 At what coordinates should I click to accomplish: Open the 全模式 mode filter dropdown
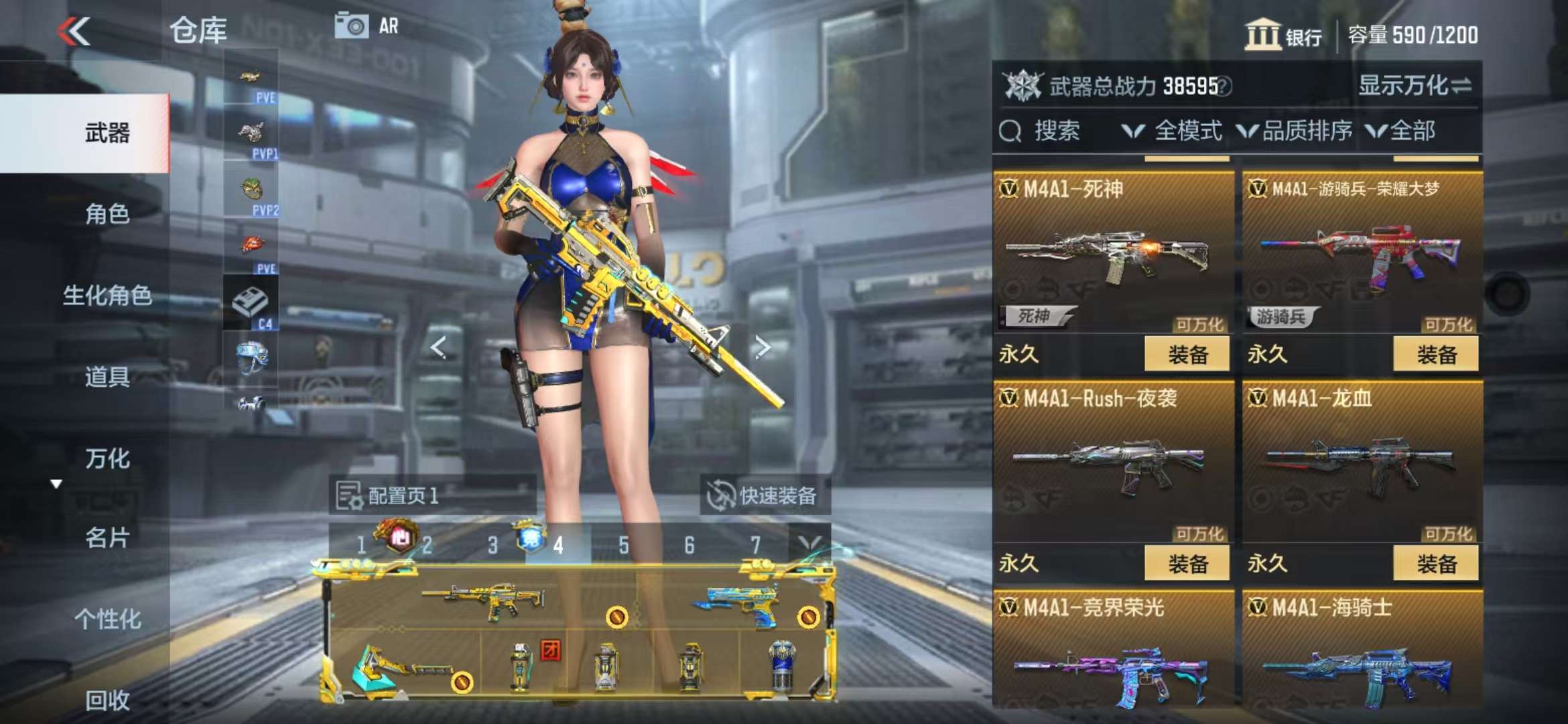1173,131
